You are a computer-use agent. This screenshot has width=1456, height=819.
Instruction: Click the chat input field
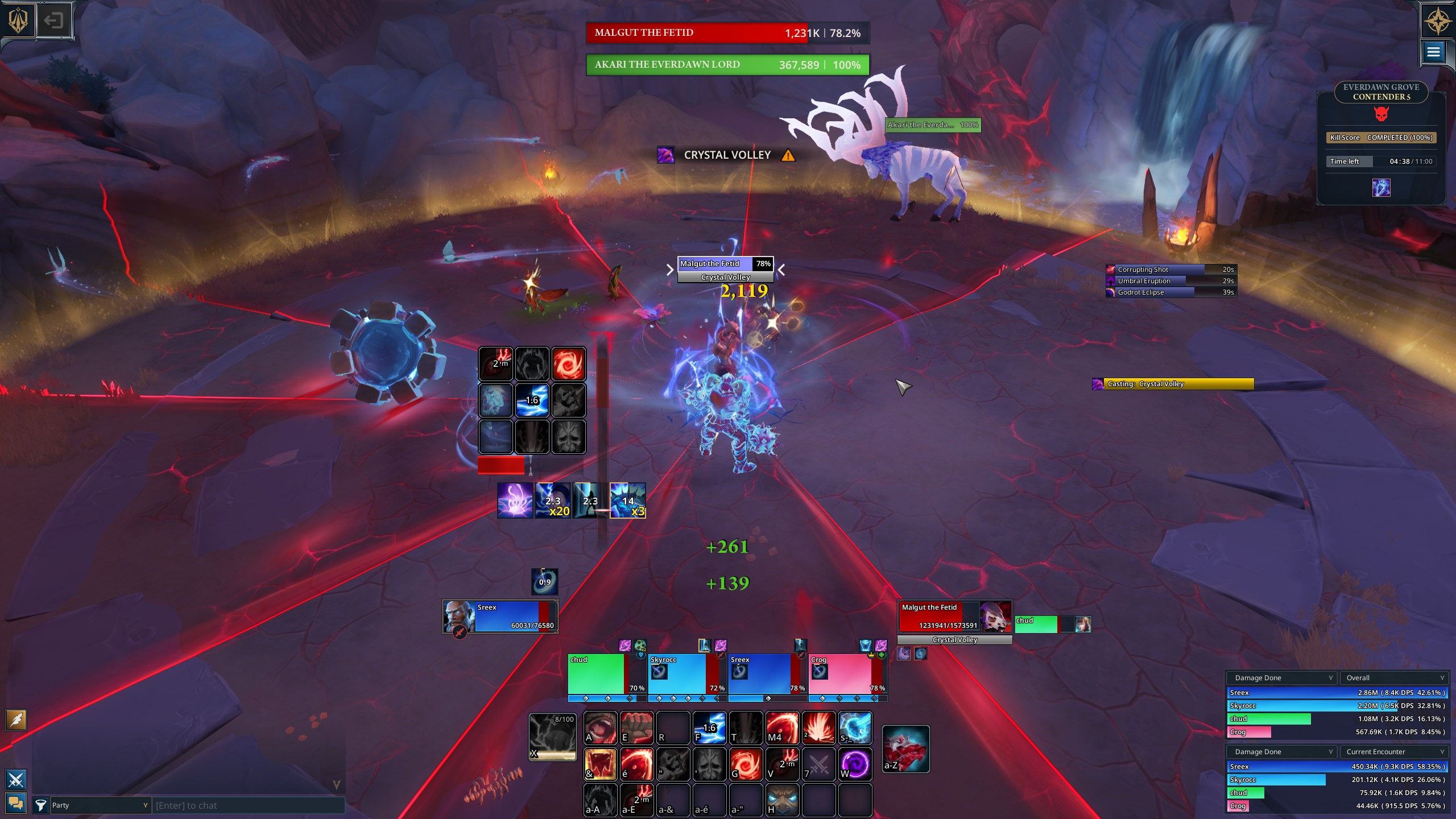click(x=248, y=805)
